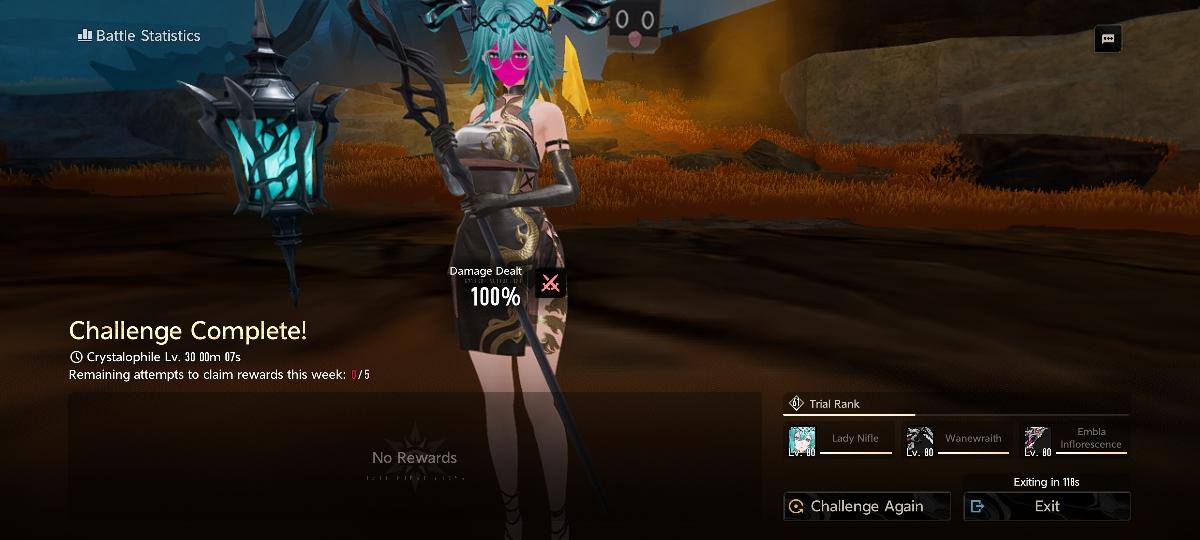Click the crossed swords damage icon

click(550, 284)
